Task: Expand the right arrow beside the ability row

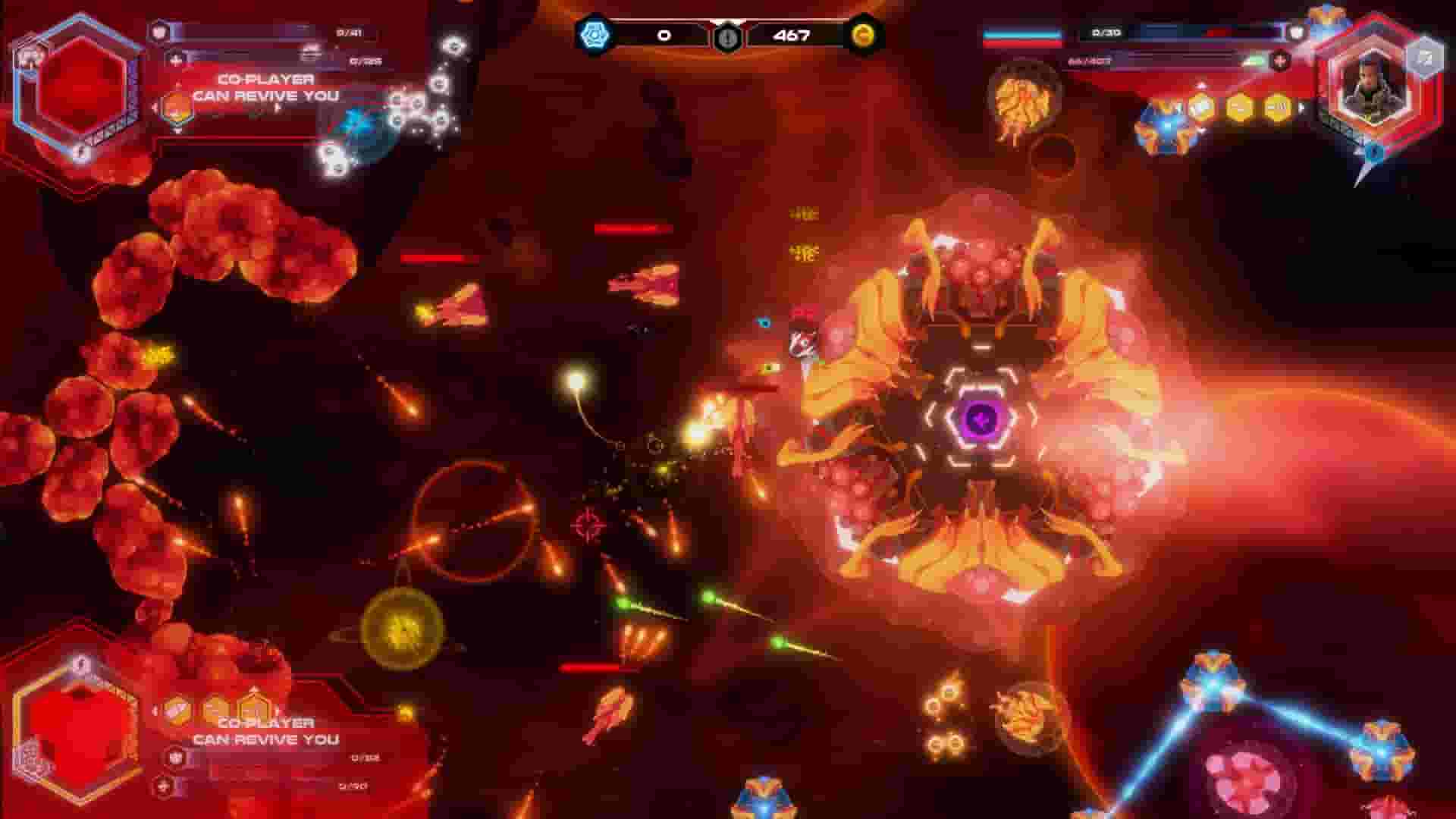Action: 1302,108
